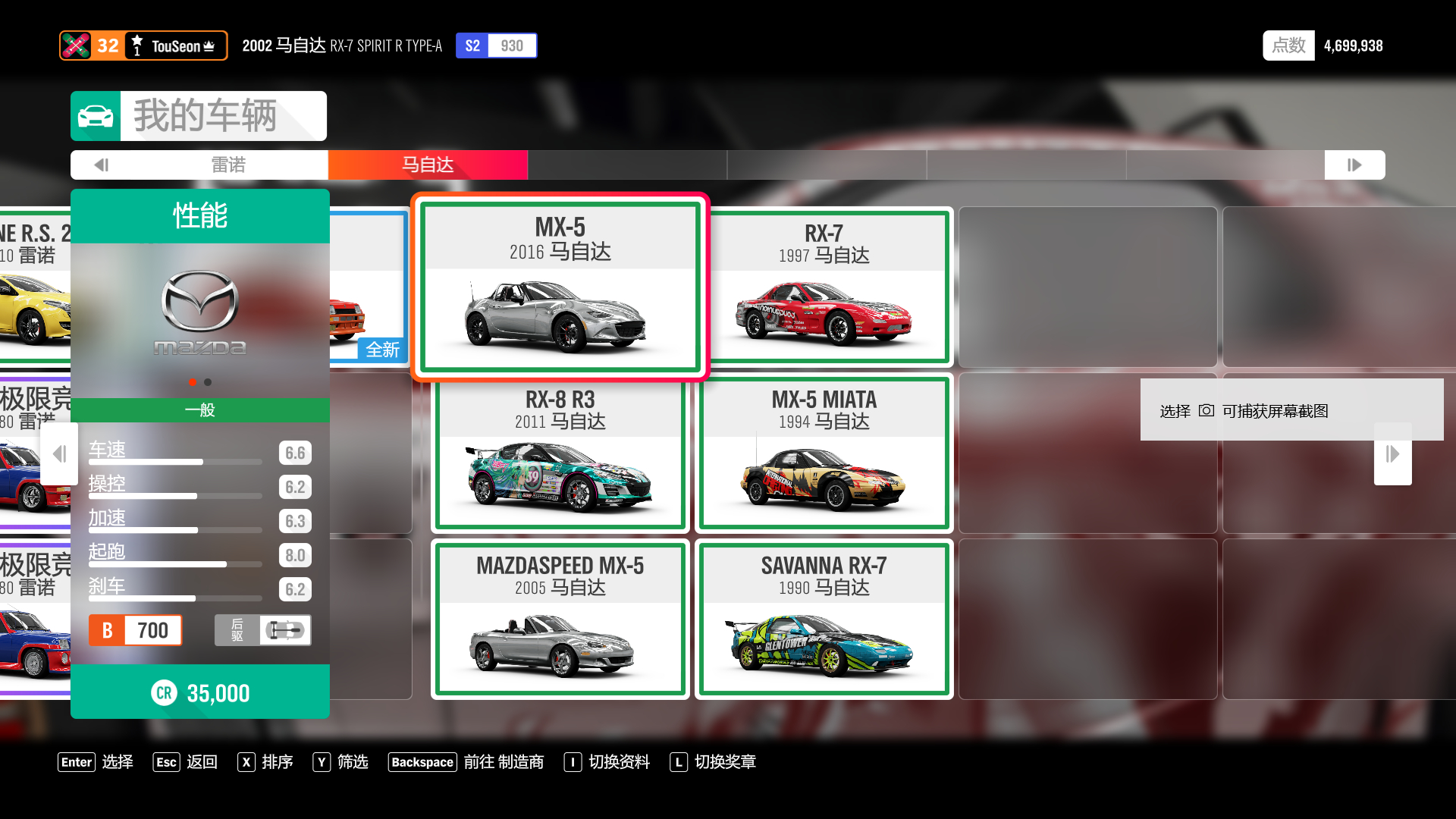
Task: Select the 2016 Mazda MX-5 car tile
Action: [560, 287]
